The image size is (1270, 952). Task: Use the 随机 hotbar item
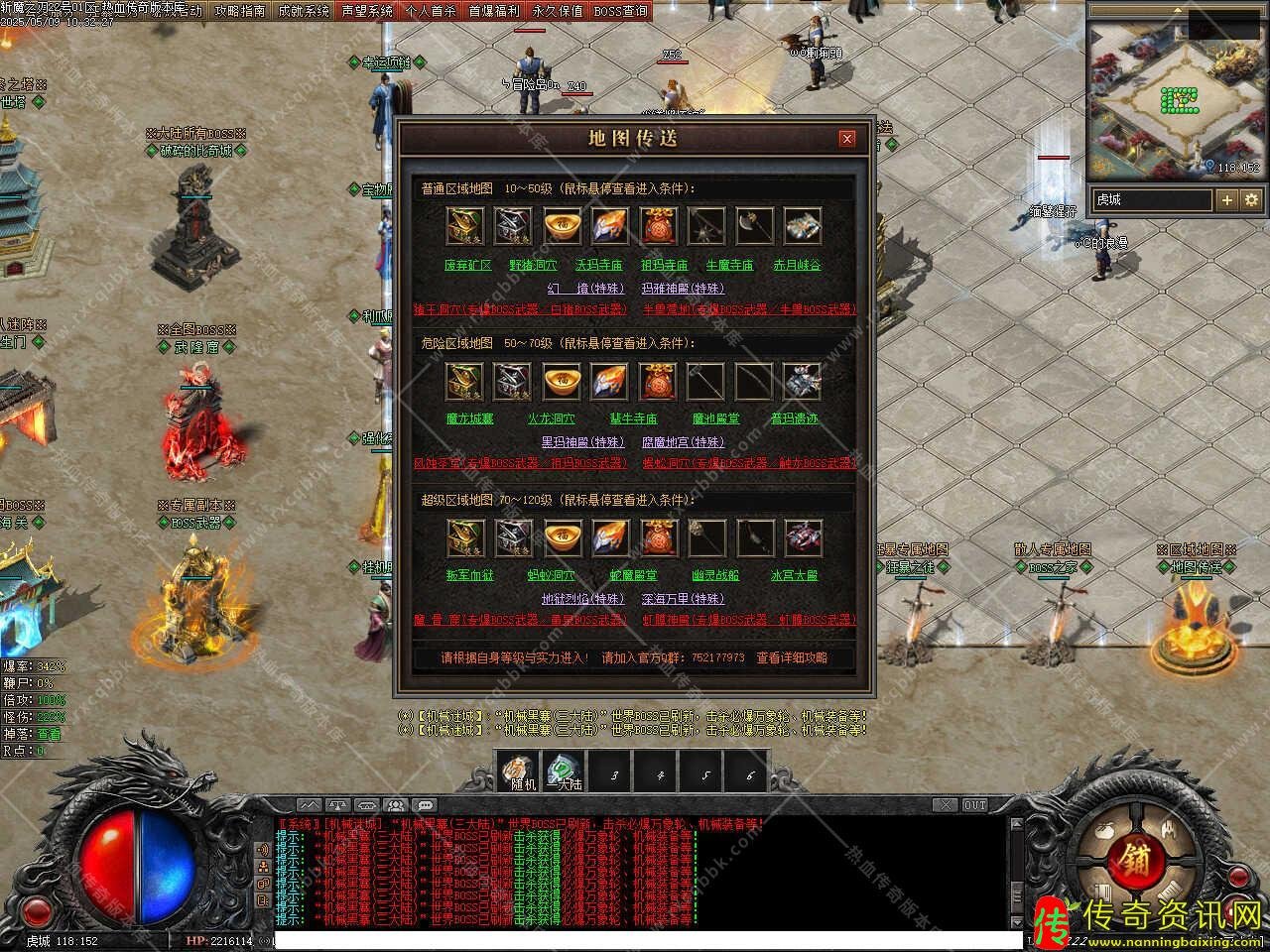coord(519,772)
